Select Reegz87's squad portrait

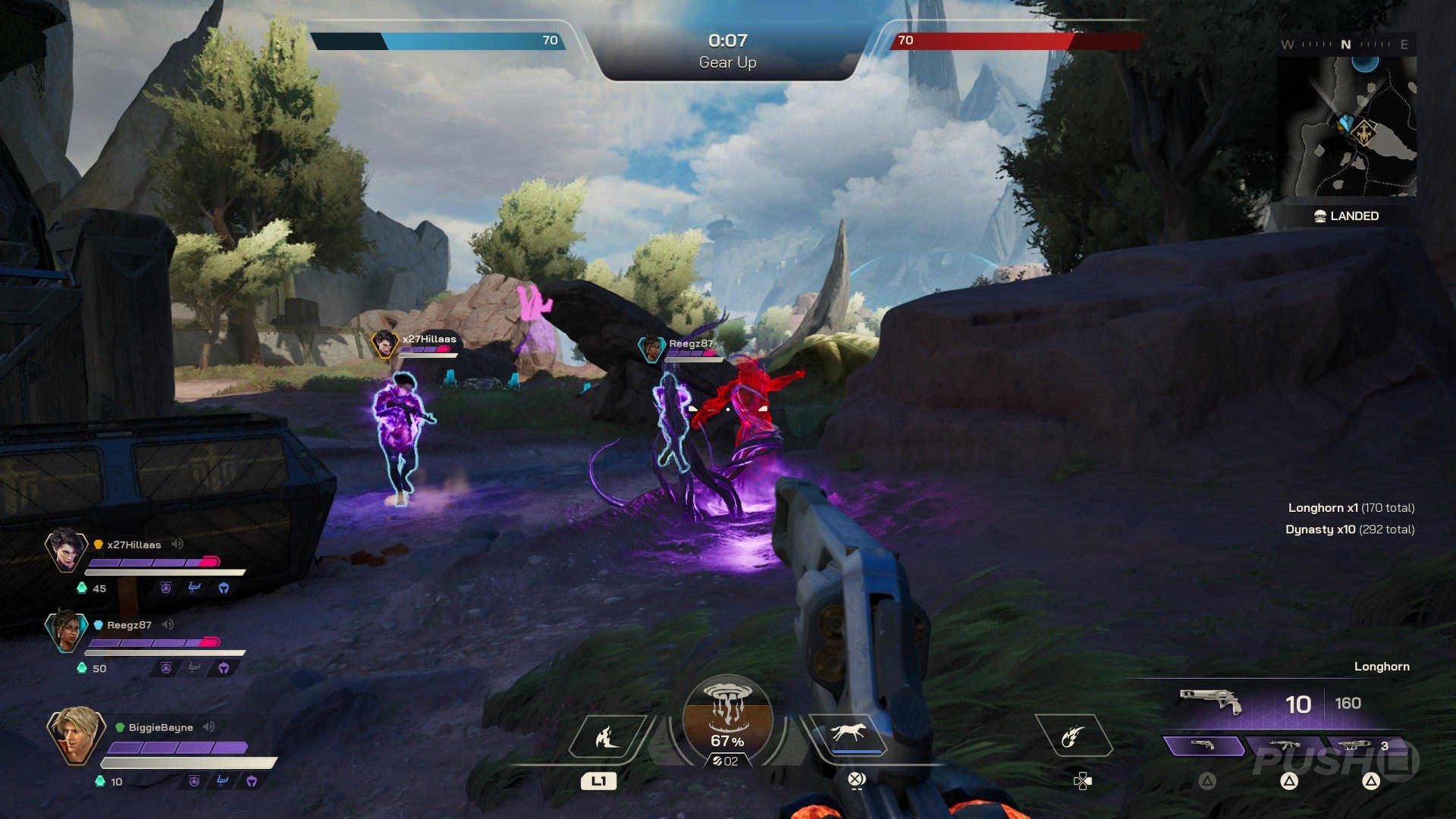[66, 630]
